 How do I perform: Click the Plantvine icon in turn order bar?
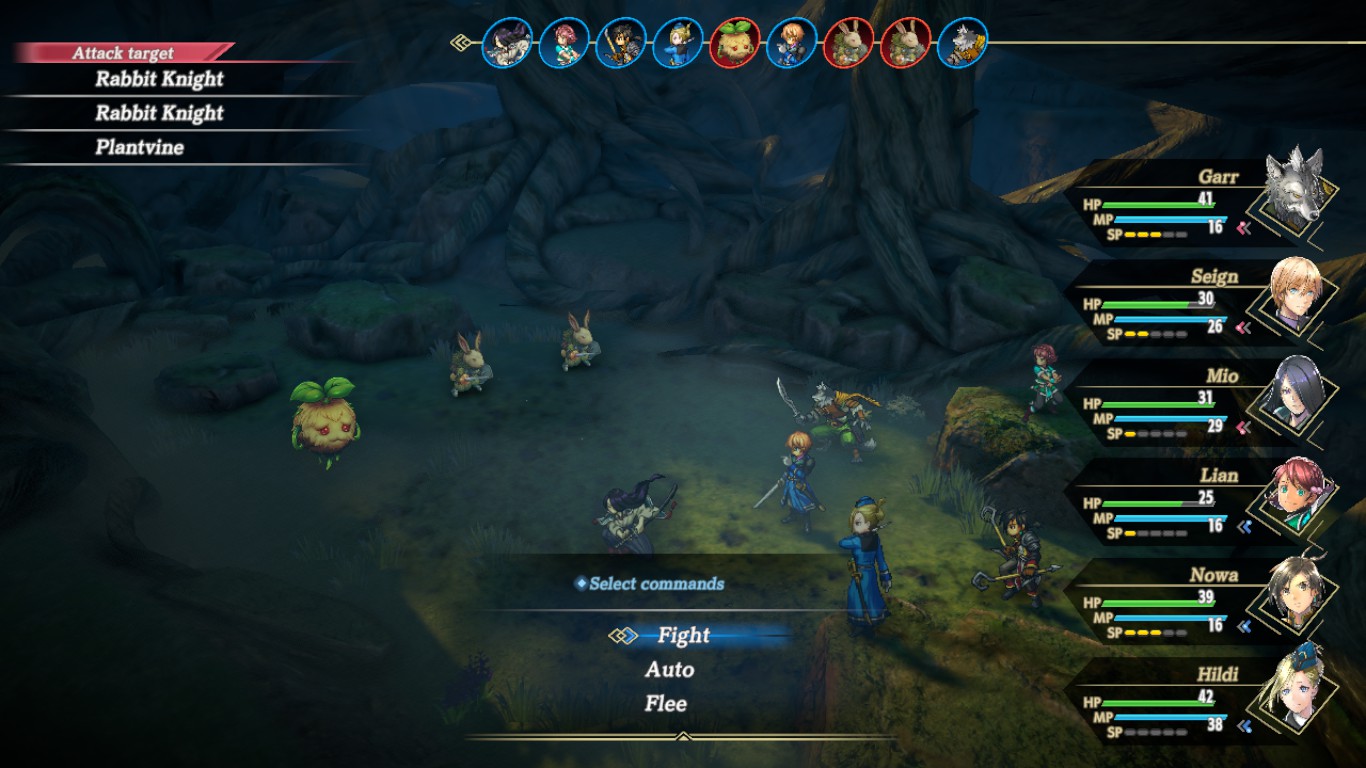tap(735, 43)
